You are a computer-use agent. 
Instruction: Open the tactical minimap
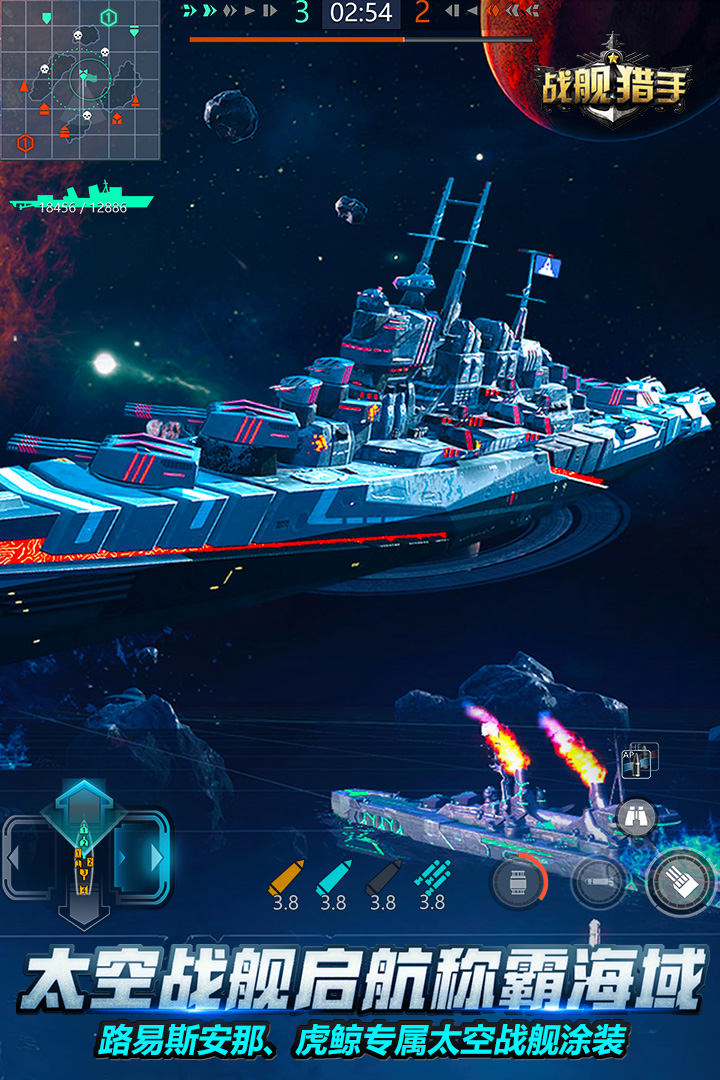pyautogui.click(x=80, y=80)
